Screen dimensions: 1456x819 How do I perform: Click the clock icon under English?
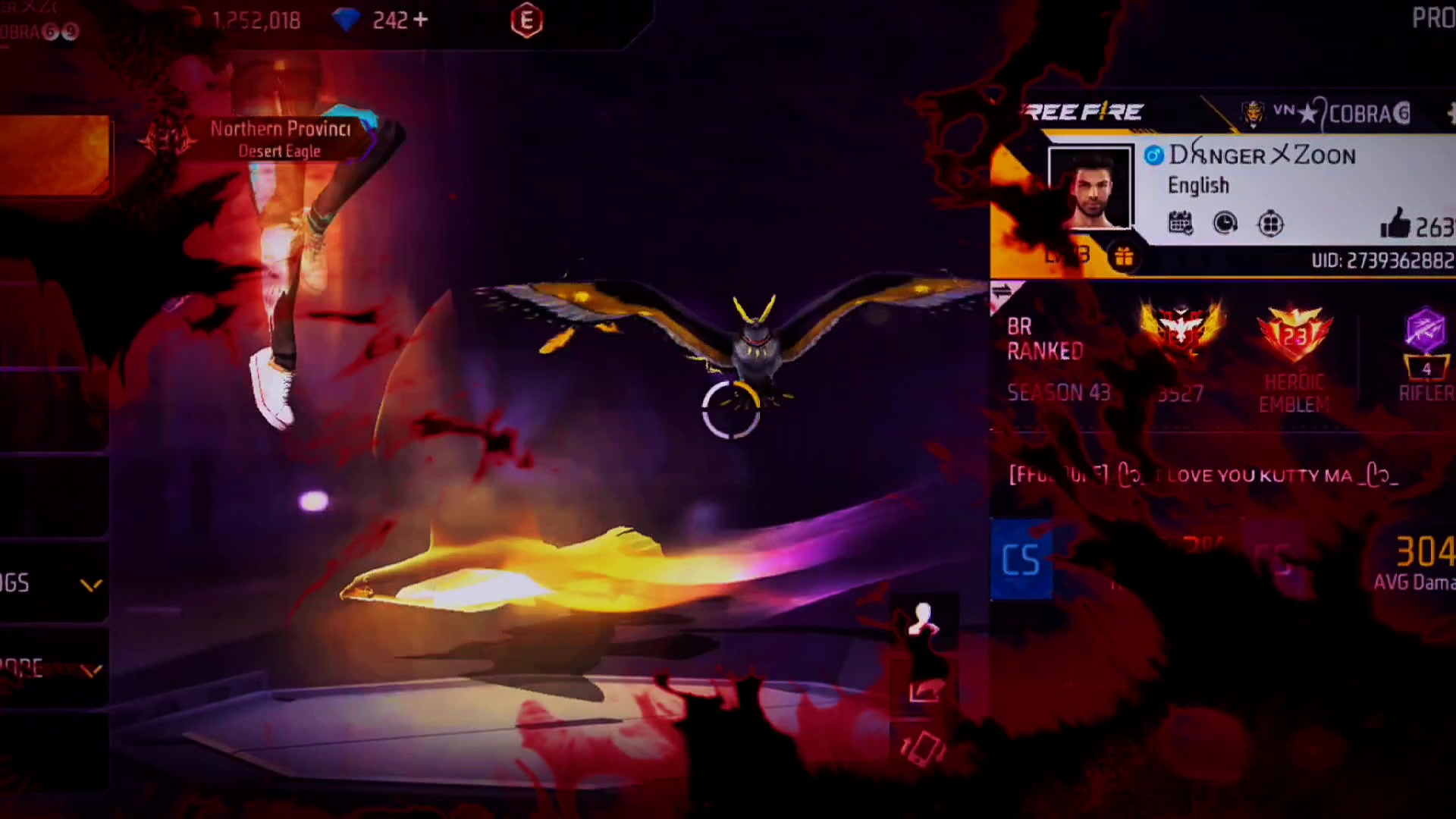(1225, 224)
